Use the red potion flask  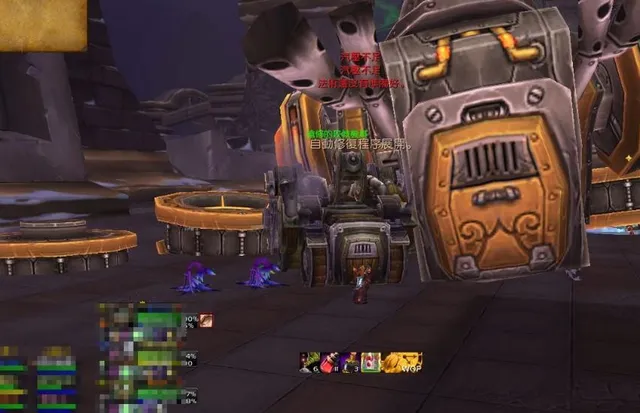click(329, 362)
